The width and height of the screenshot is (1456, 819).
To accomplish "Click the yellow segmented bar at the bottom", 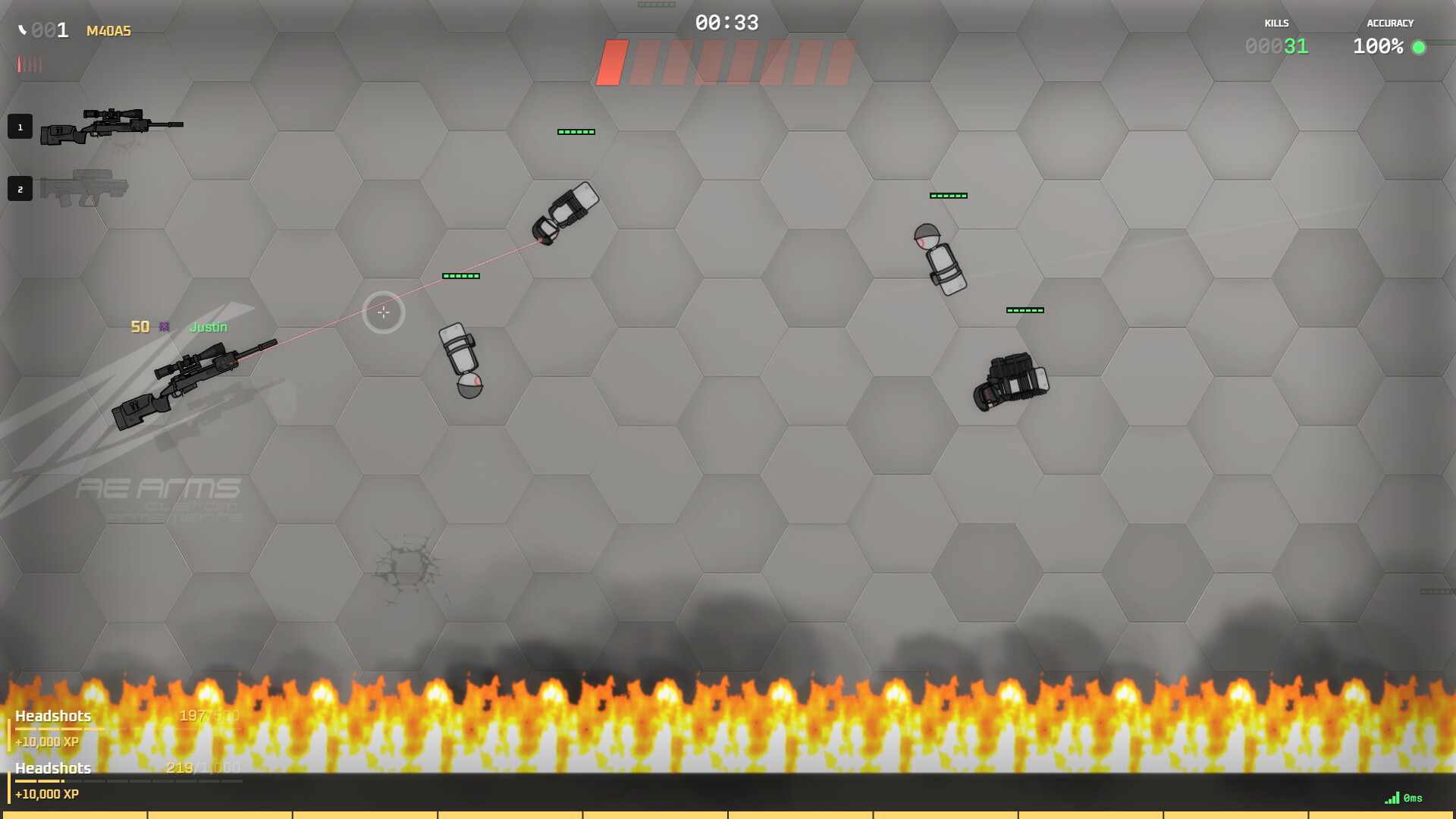I will (728, 814).
